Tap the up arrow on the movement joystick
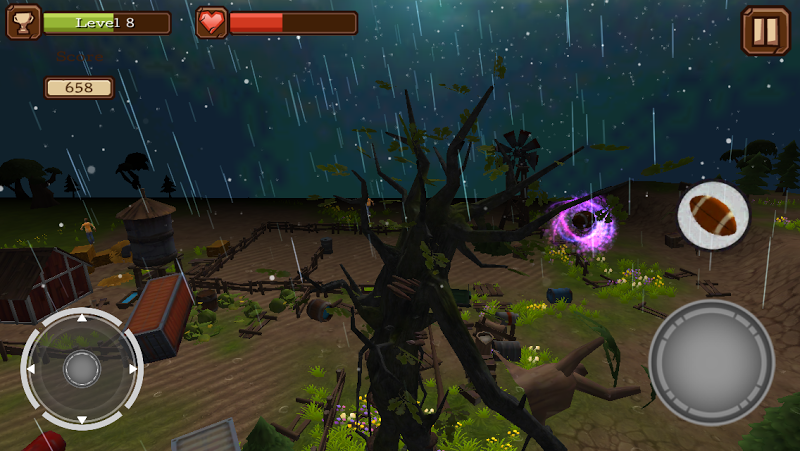 [x=82, y=319]
